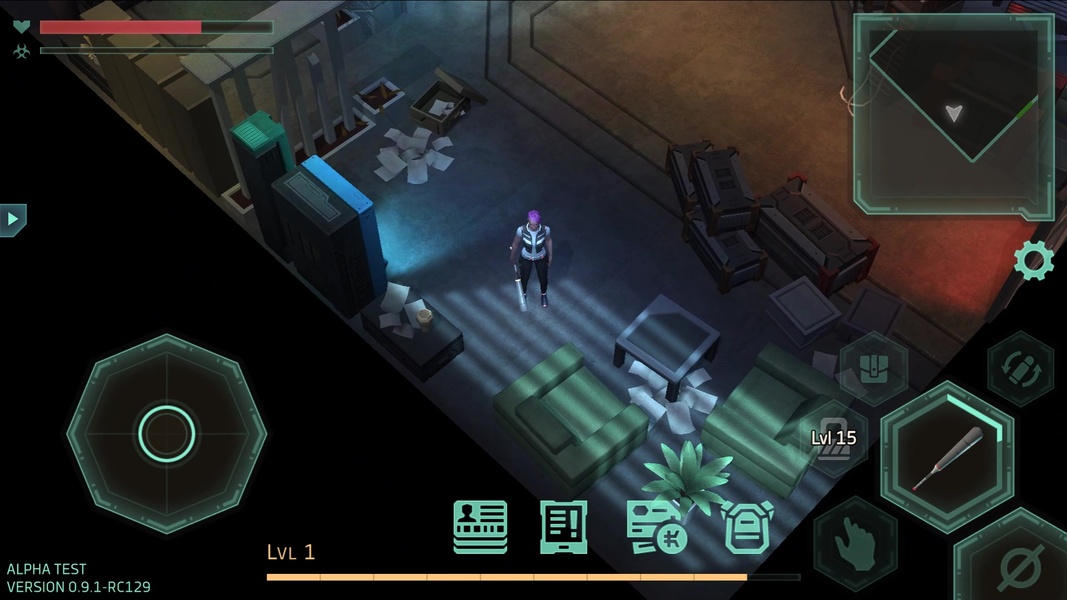Activate the ammo reload button
This screenshot has width=1067, height=600.
1020,368
